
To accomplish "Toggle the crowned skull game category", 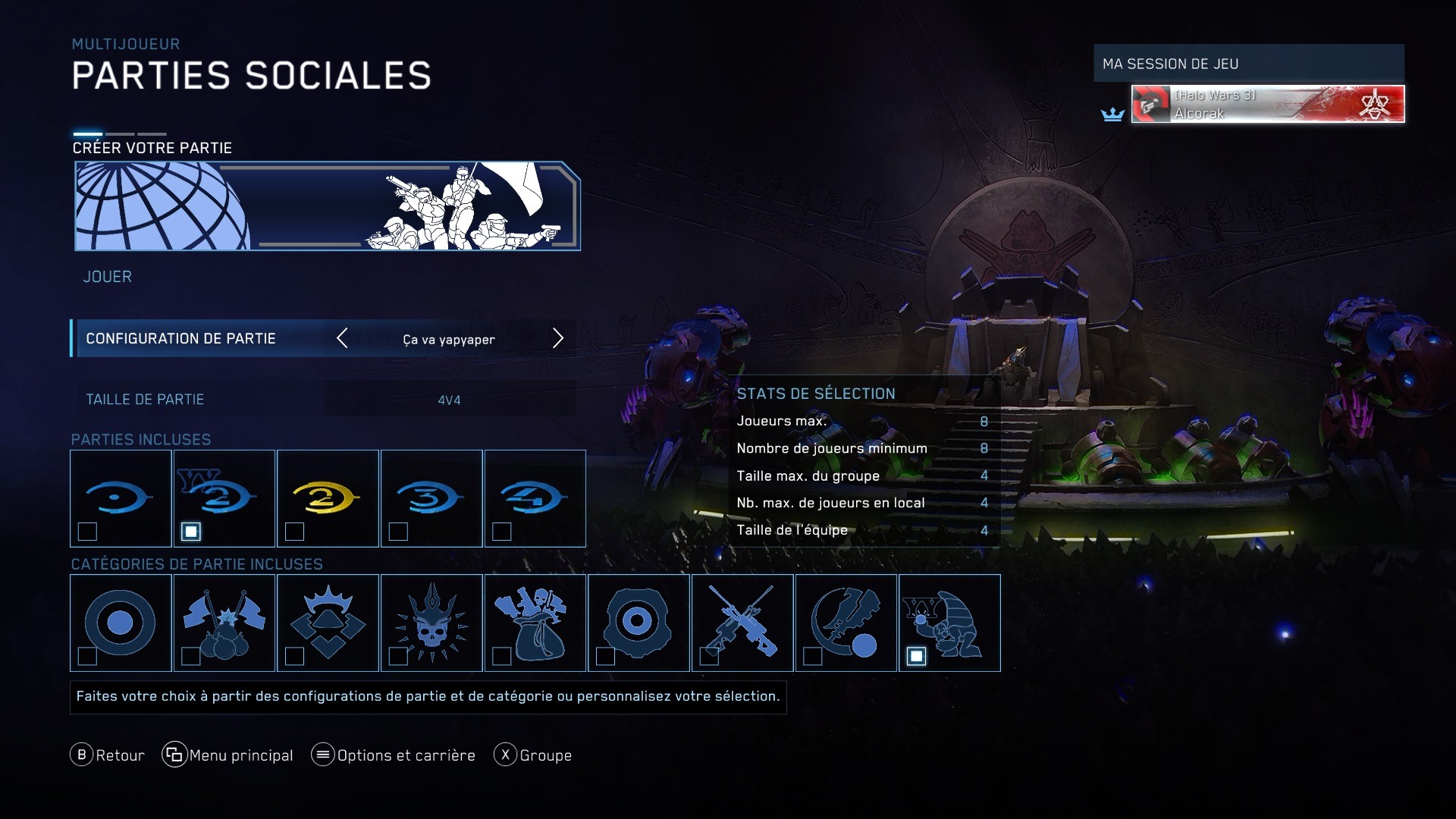I will point(431,623).
